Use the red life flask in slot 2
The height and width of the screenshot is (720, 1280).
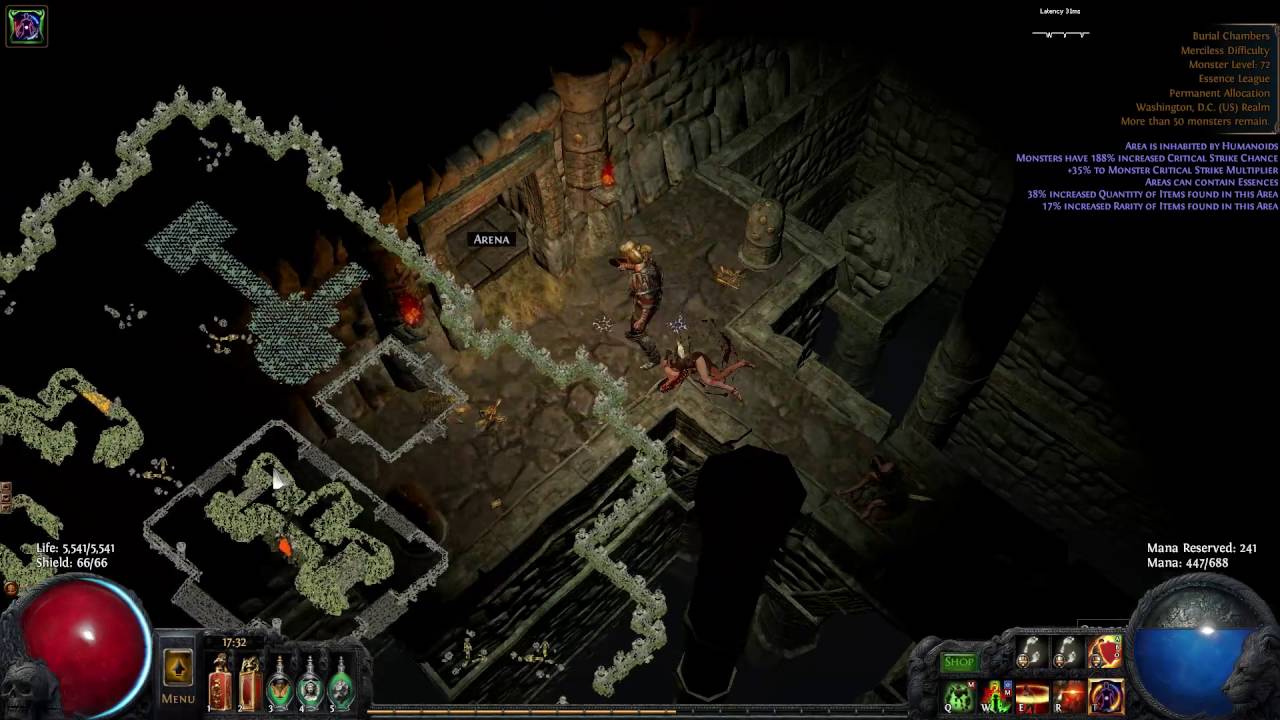point(250,683)
